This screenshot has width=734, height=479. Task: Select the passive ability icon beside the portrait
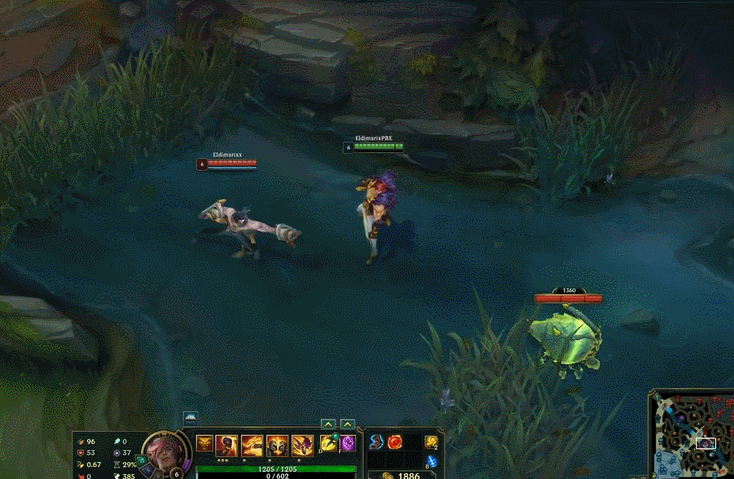click(204, 444)
